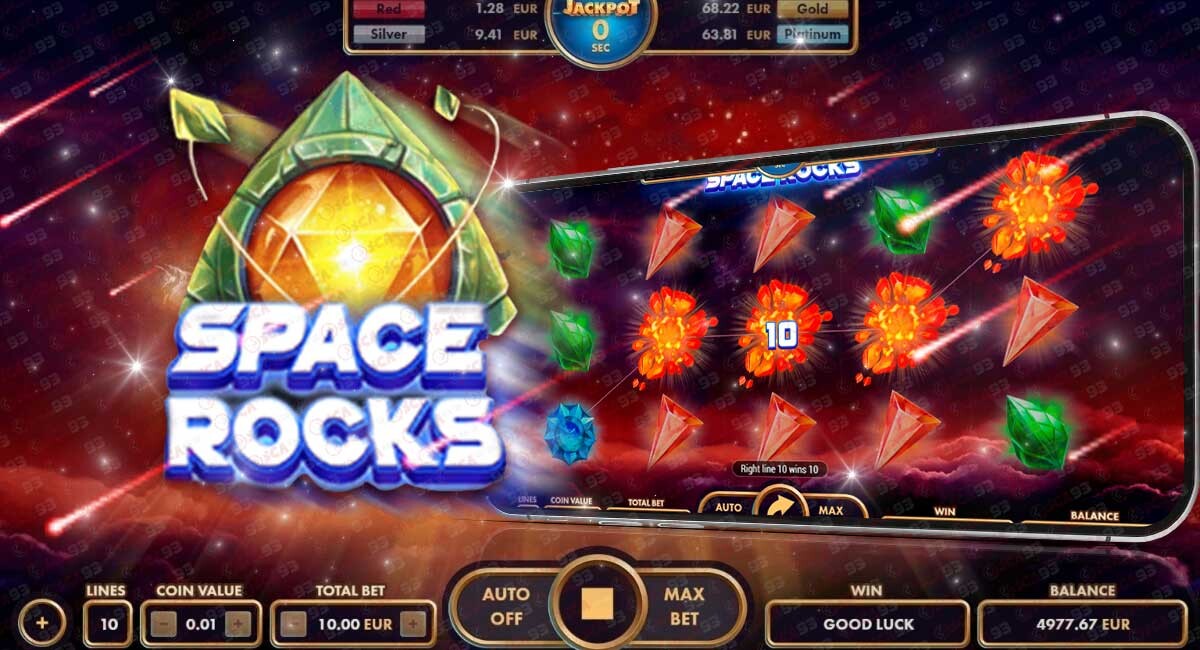
Task: Activate the Max Bet button
Action: click(x=685, y=606)
